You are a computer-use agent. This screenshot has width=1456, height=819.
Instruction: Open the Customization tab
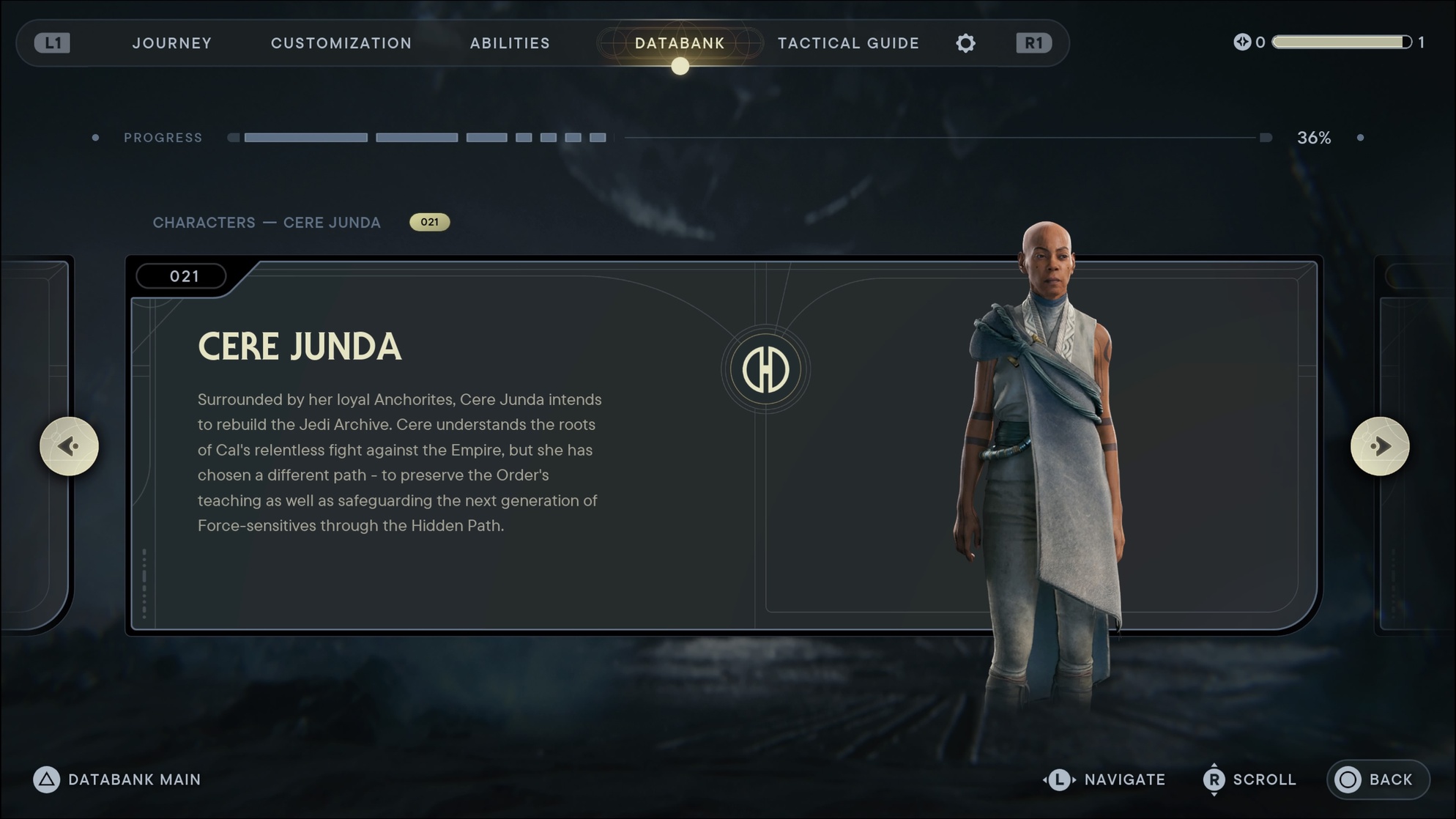[341, 43]
